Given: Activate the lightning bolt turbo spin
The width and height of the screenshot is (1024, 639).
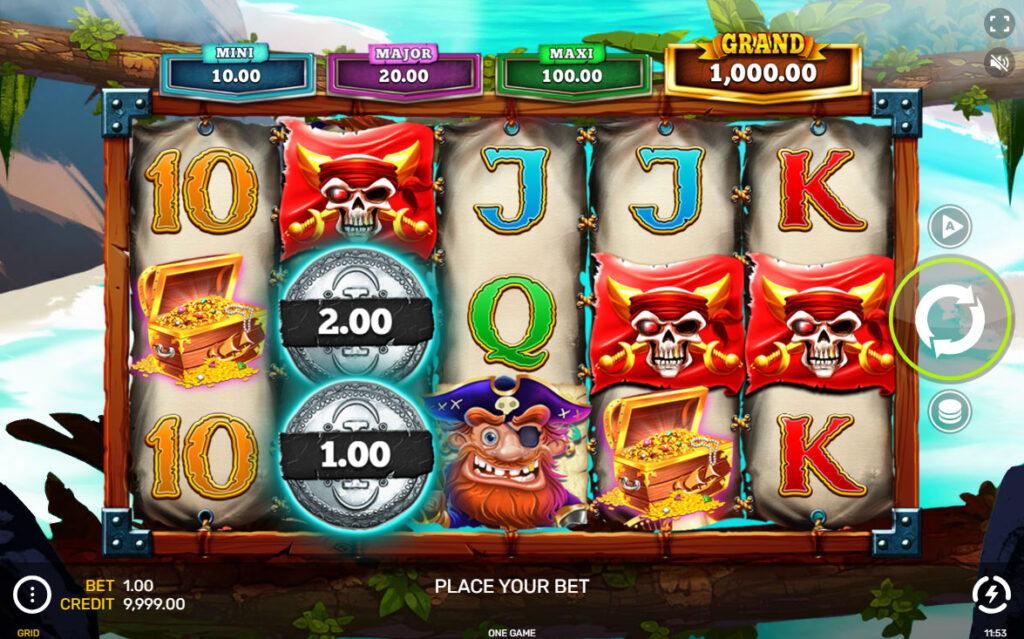Looking at the screenshot, I should [991, 595].
